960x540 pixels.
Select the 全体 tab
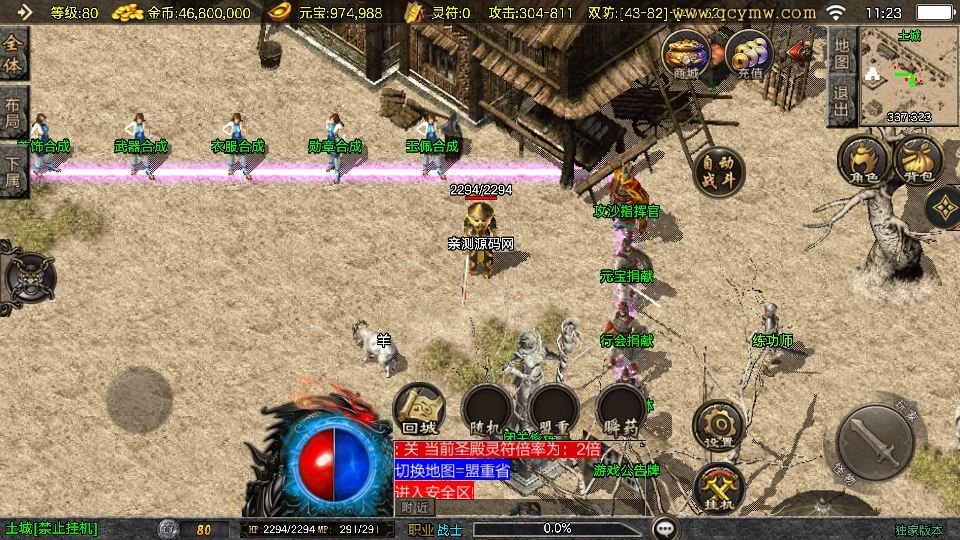pyautogui.click(x=13, y=55)
